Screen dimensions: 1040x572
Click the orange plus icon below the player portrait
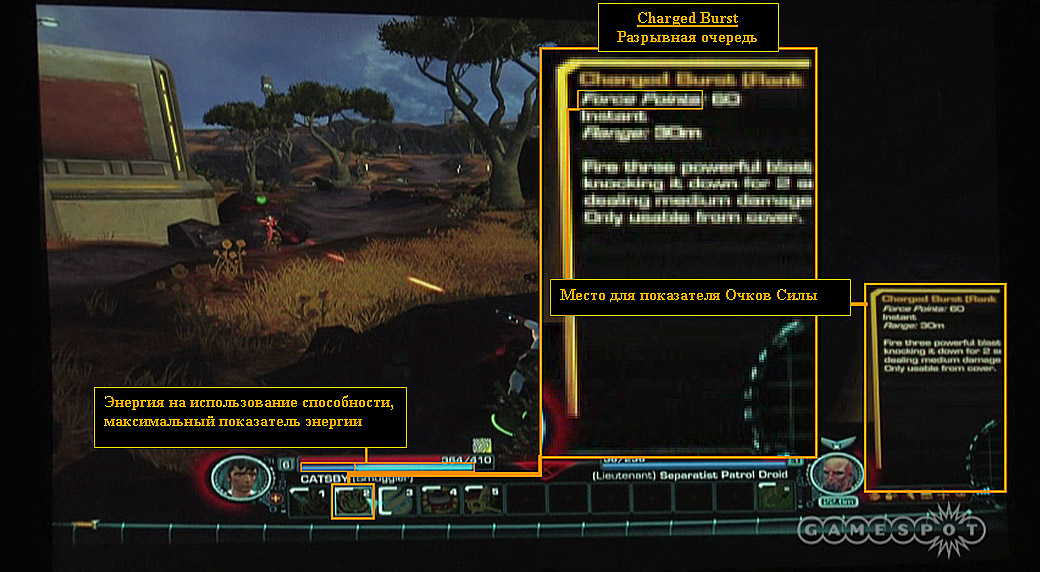pos(276,497)
